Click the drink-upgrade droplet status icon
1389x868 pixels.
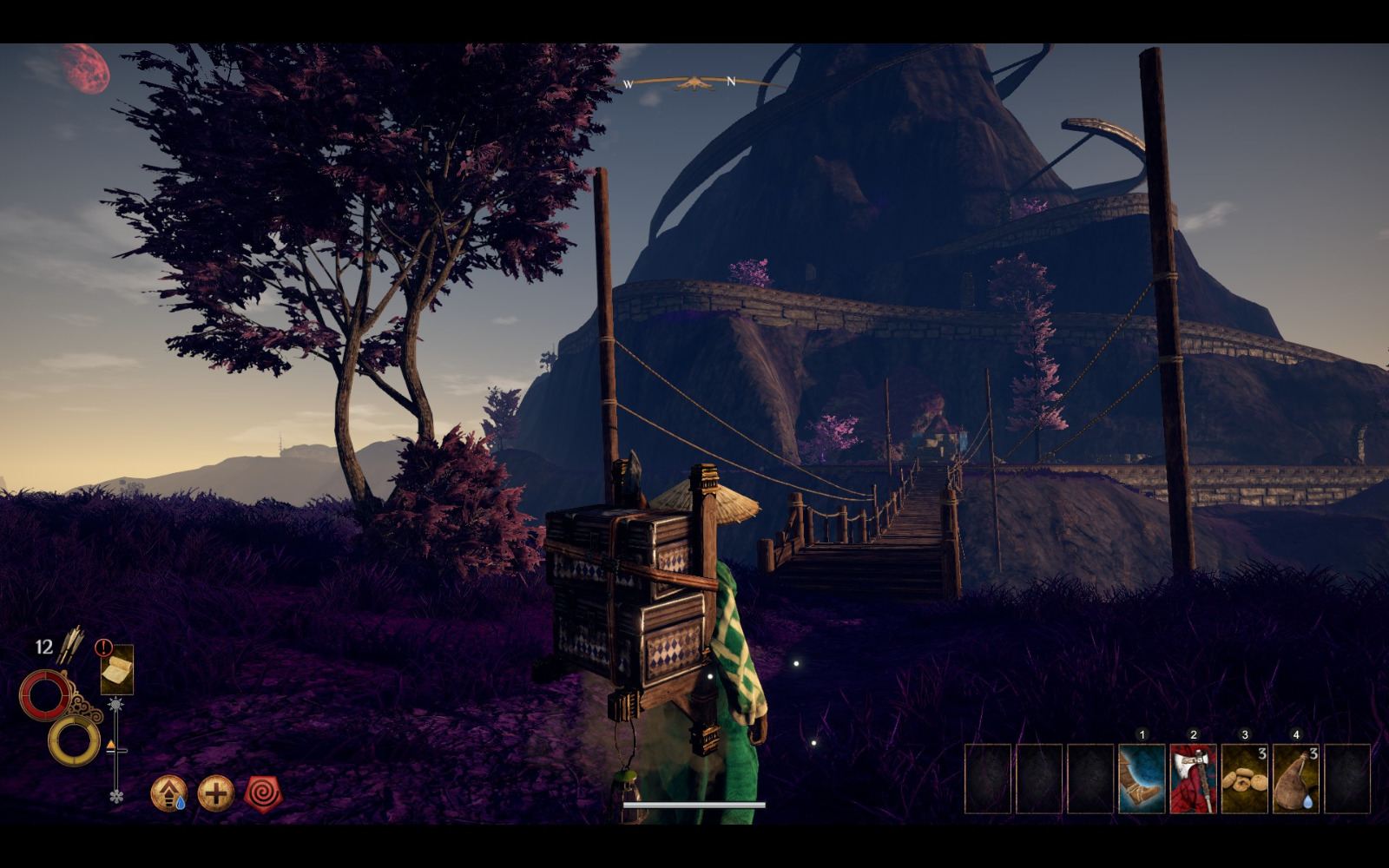pos(169,792)
